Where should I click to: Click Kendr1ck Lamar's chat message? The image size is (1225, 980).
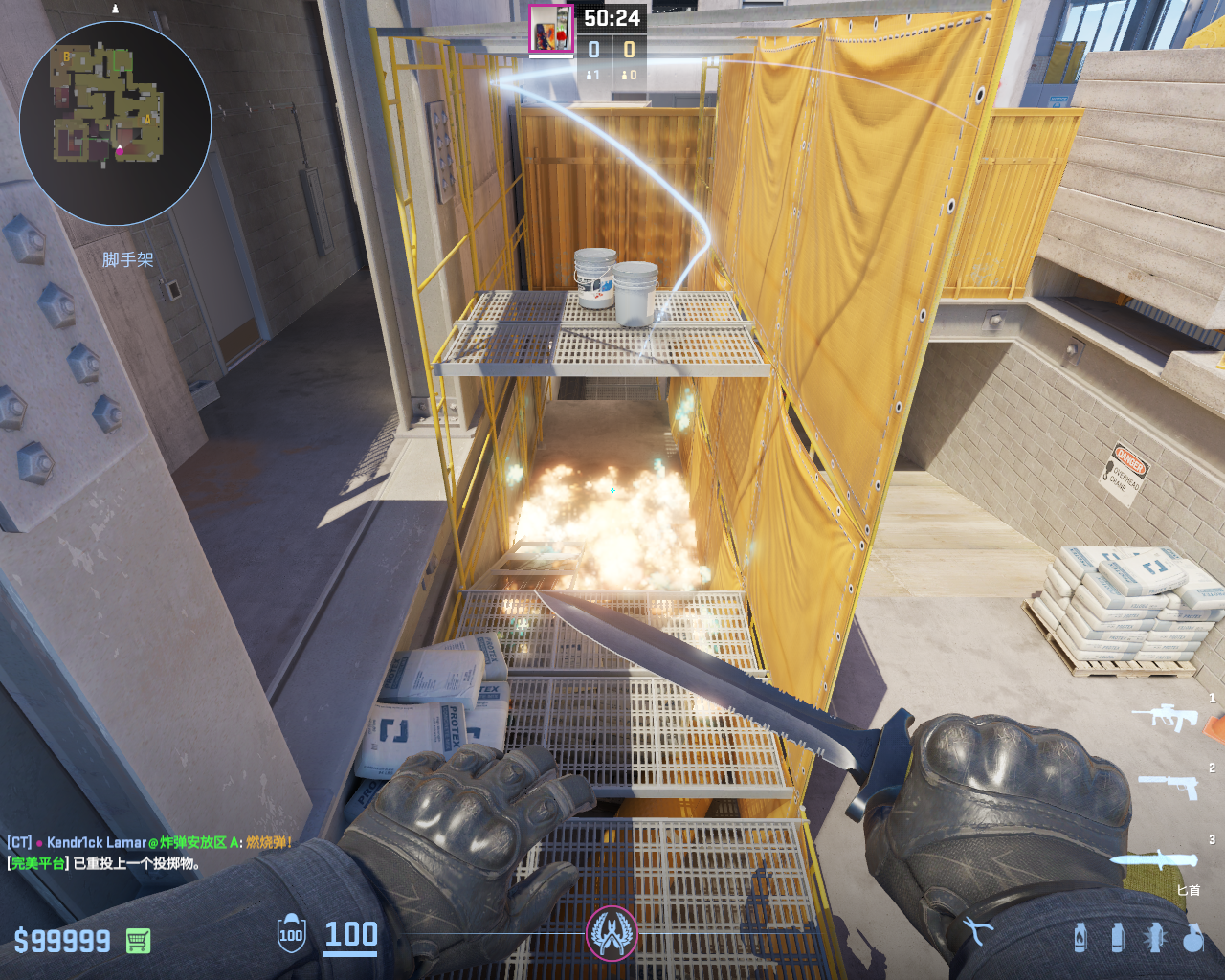[x=149, y=842]
